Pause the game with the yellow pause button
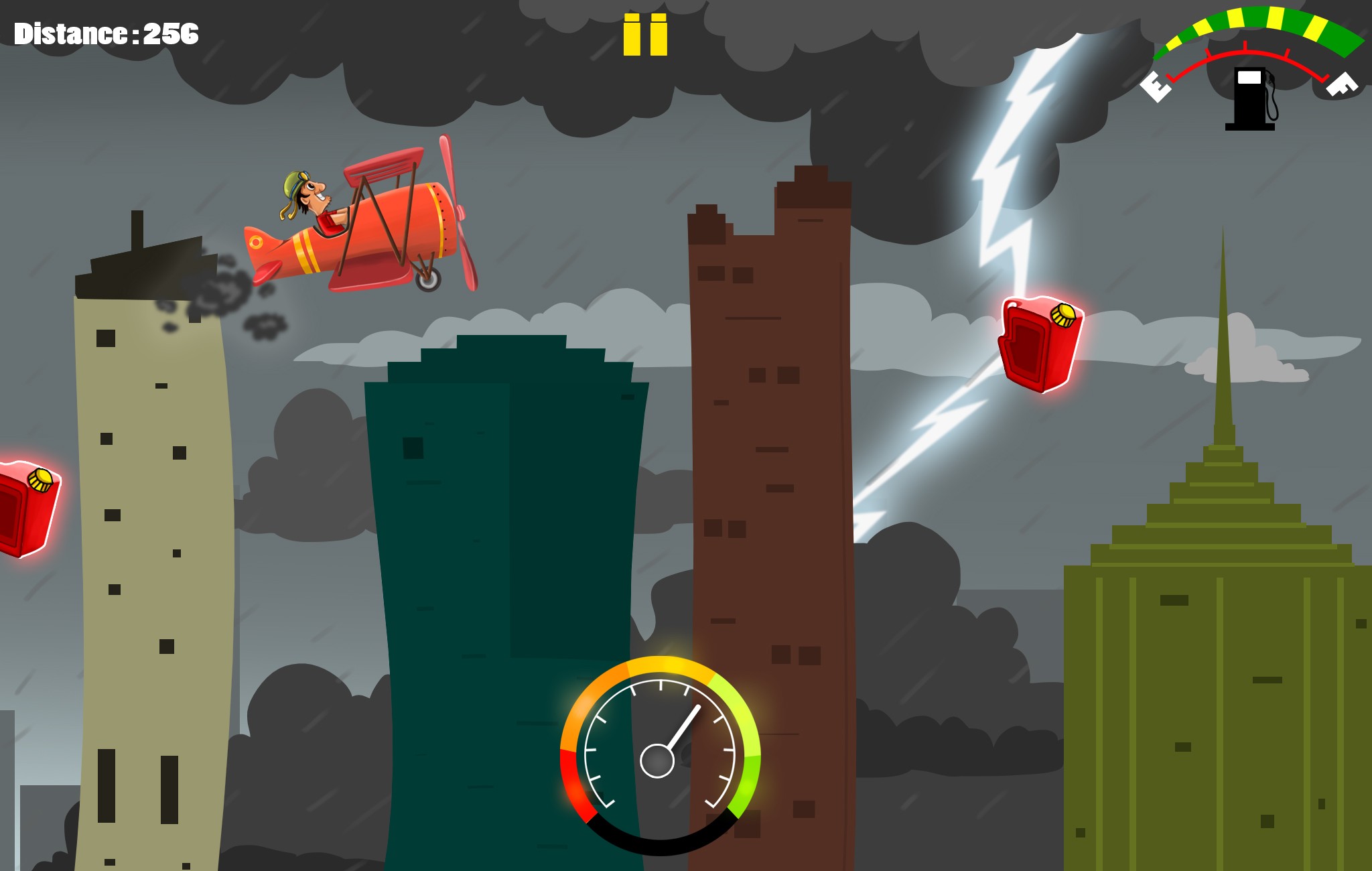Viewport: 1372px width, 871px height. click(x=645, y=35)
